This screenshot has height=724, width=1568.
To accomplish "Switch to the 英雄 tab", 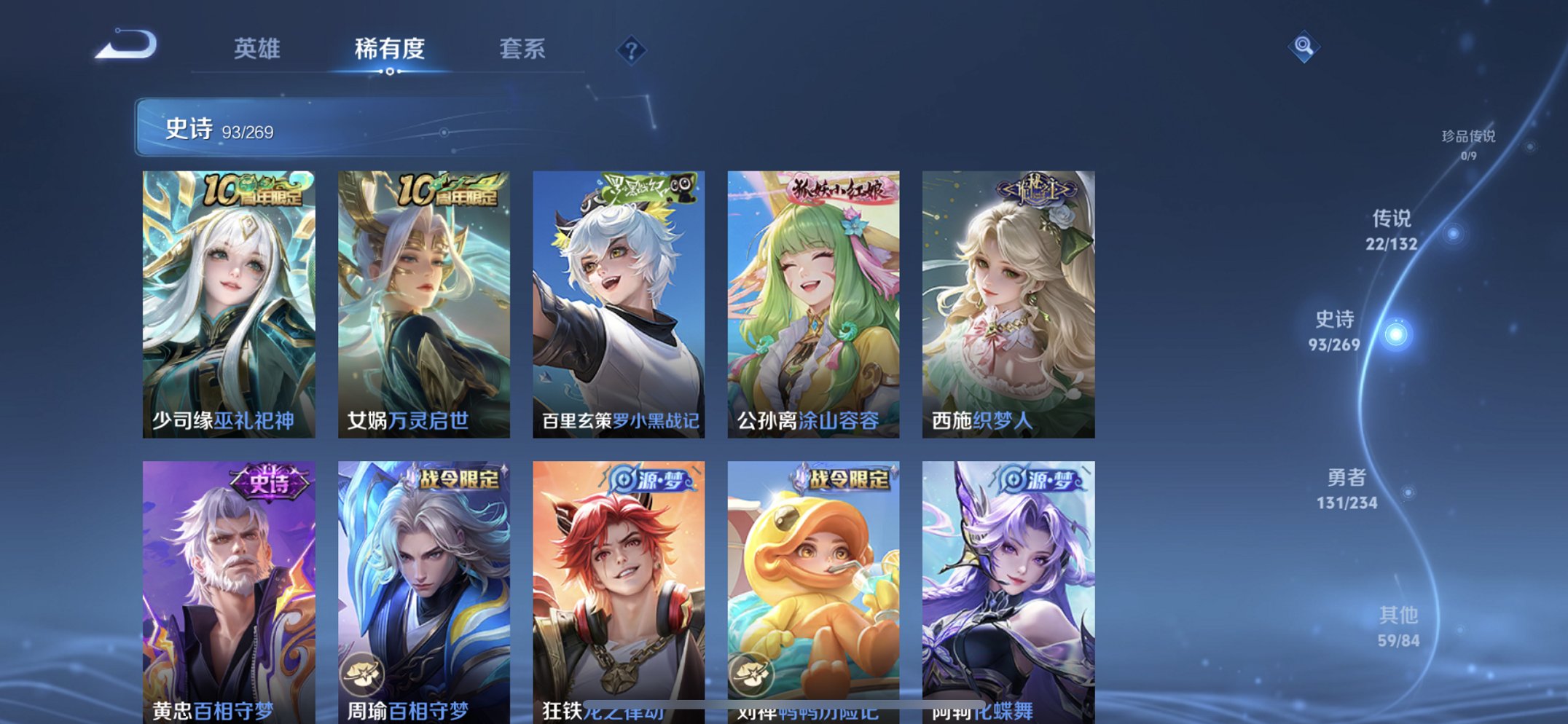I will tap(257, 50).
